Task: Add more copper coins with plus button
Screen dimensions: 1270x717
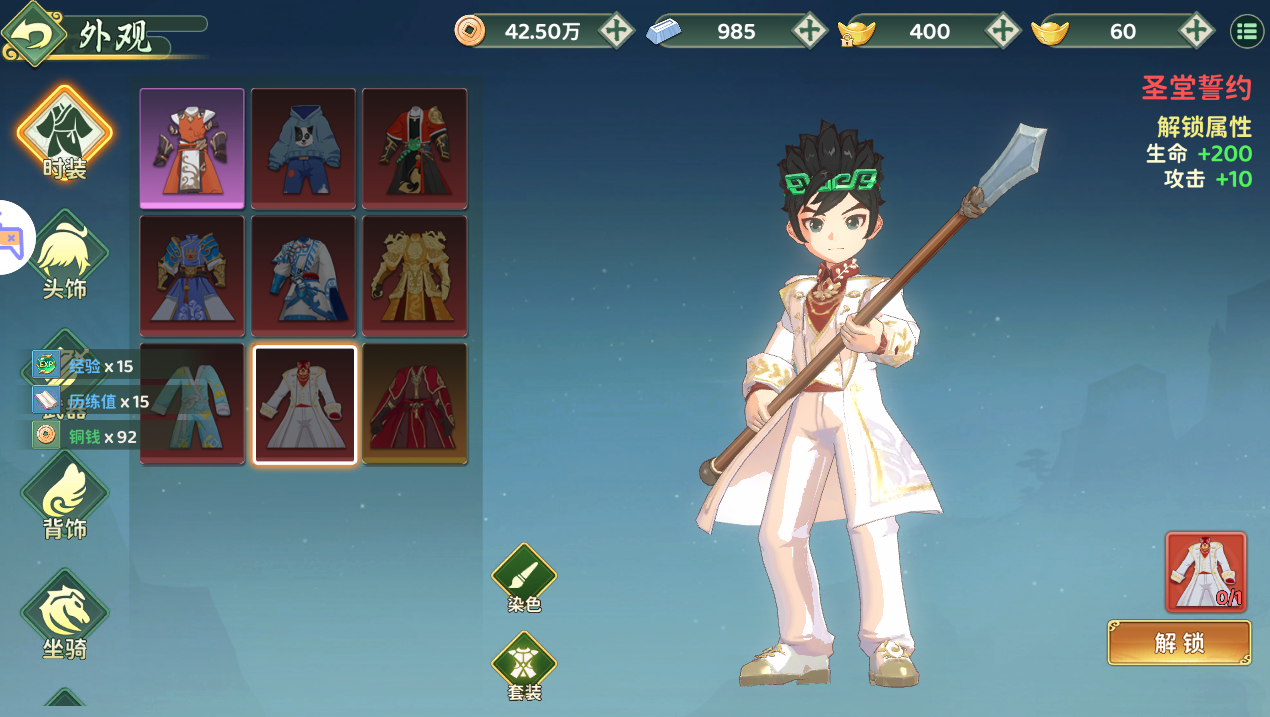Action: (x=617, y=31)
